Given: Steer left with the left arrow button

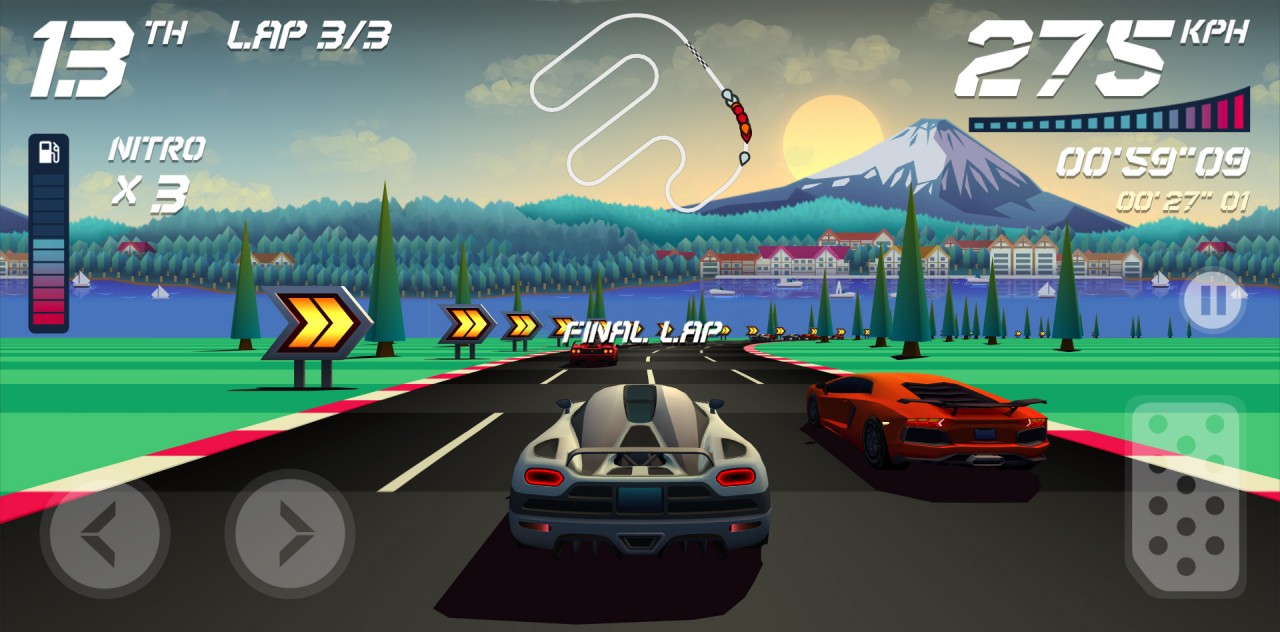Looking at the screenshot, I should (x=103, y=534).
